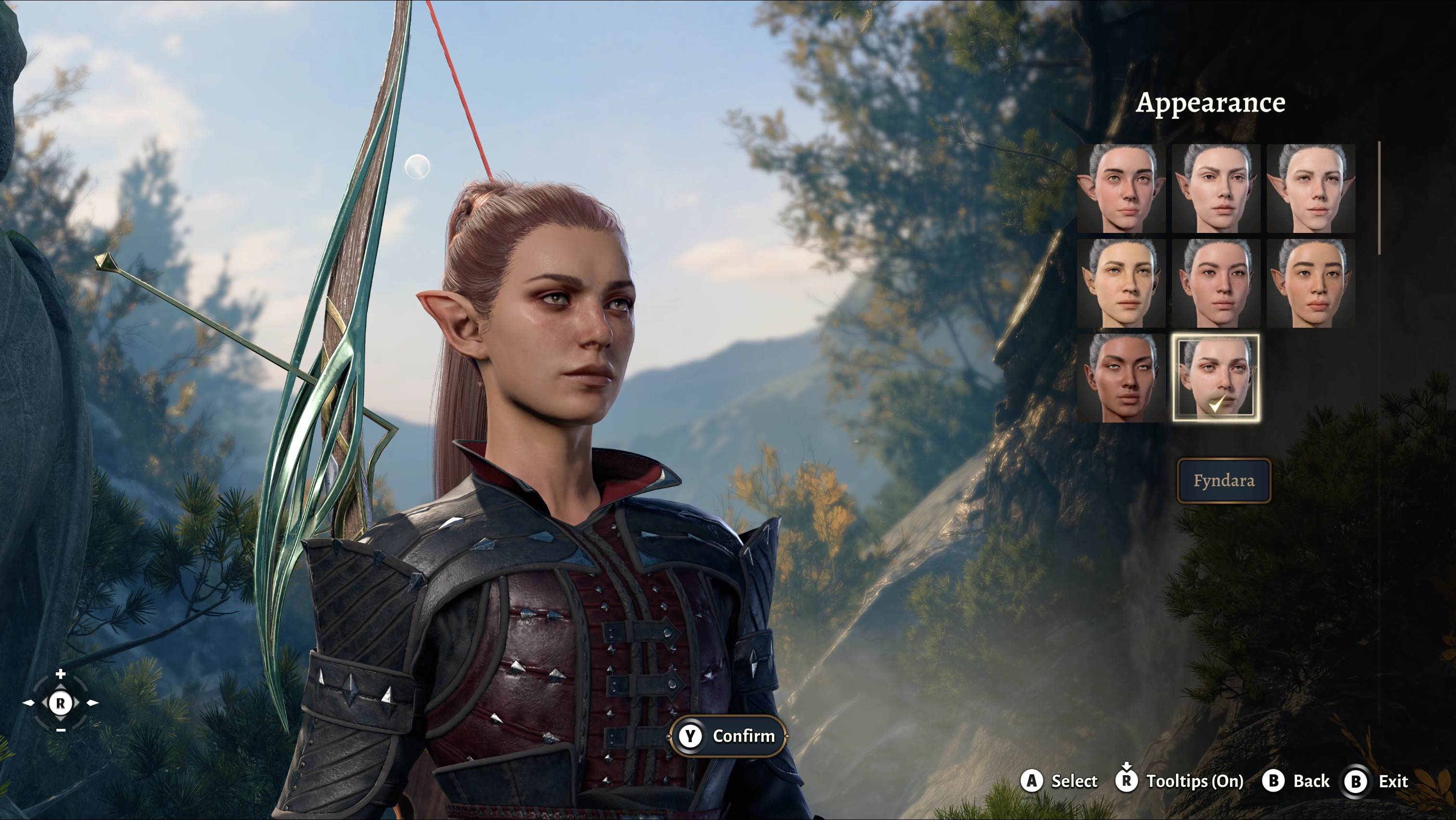Open the Fyndara name field
The width and height of the screenshot is (1456, 820).
tap(1224, 481)
